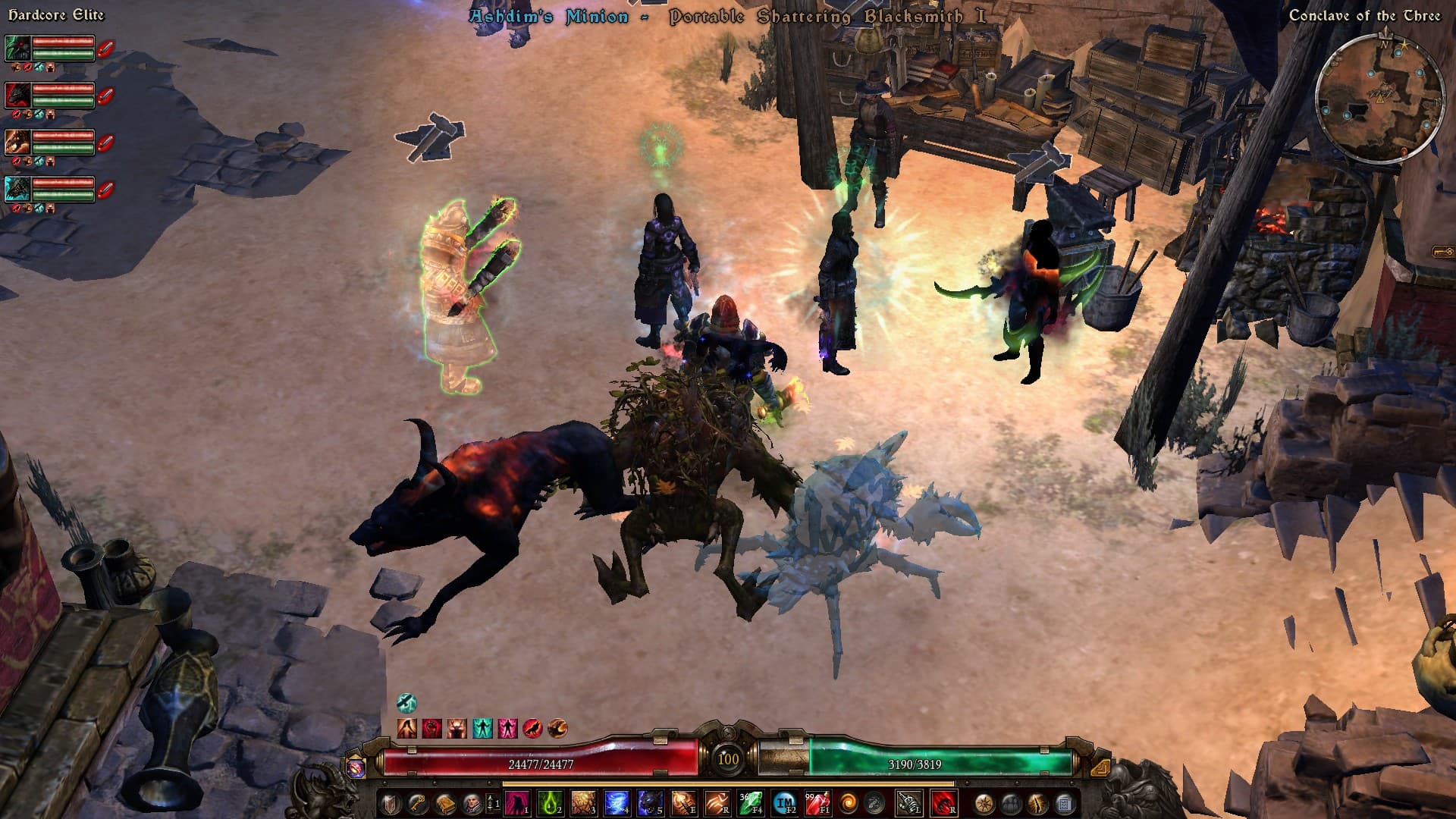Use the cracked earth skill in slot 3
1456x819 pixels.
(x=584, y=803)
